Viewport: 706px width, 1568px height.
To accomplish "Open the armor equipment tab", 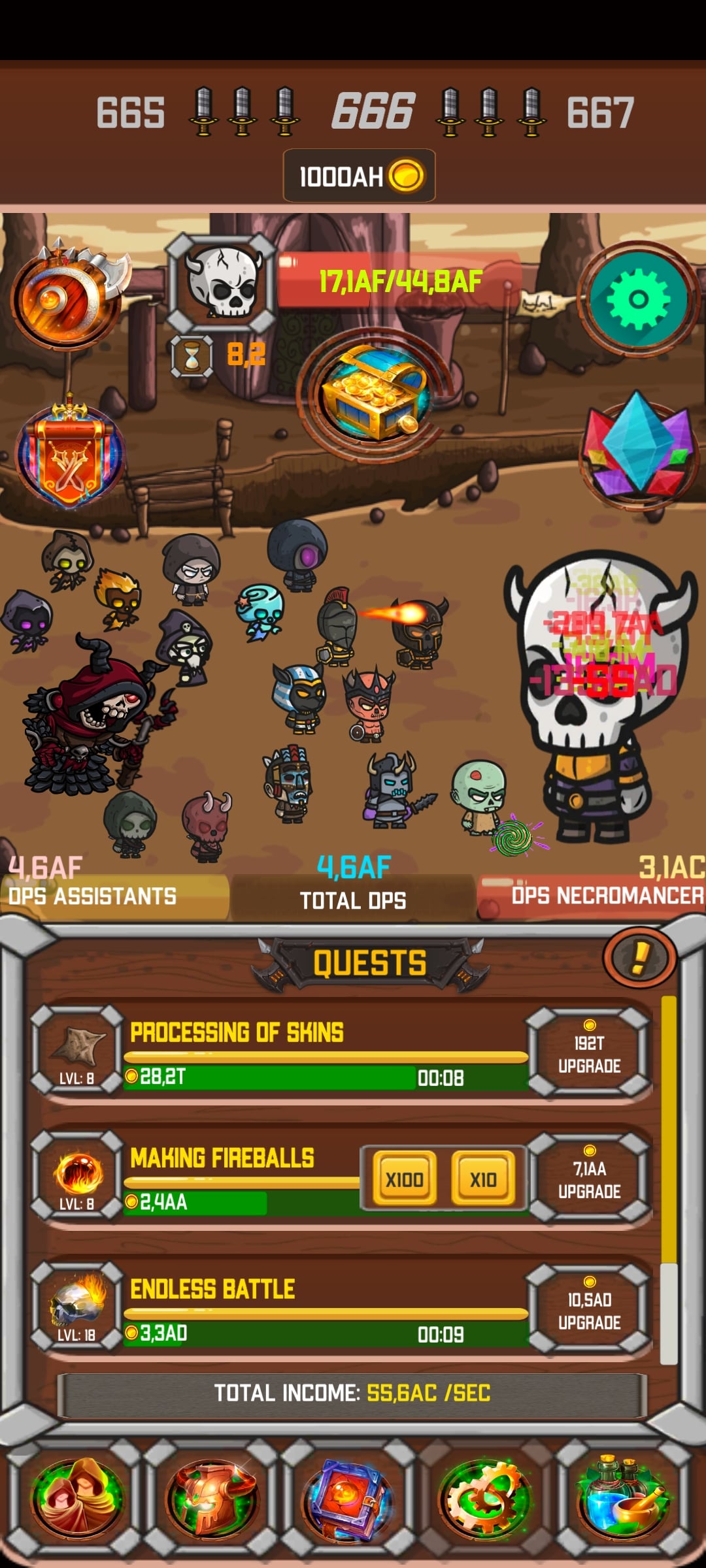I will pos(212,1495).
